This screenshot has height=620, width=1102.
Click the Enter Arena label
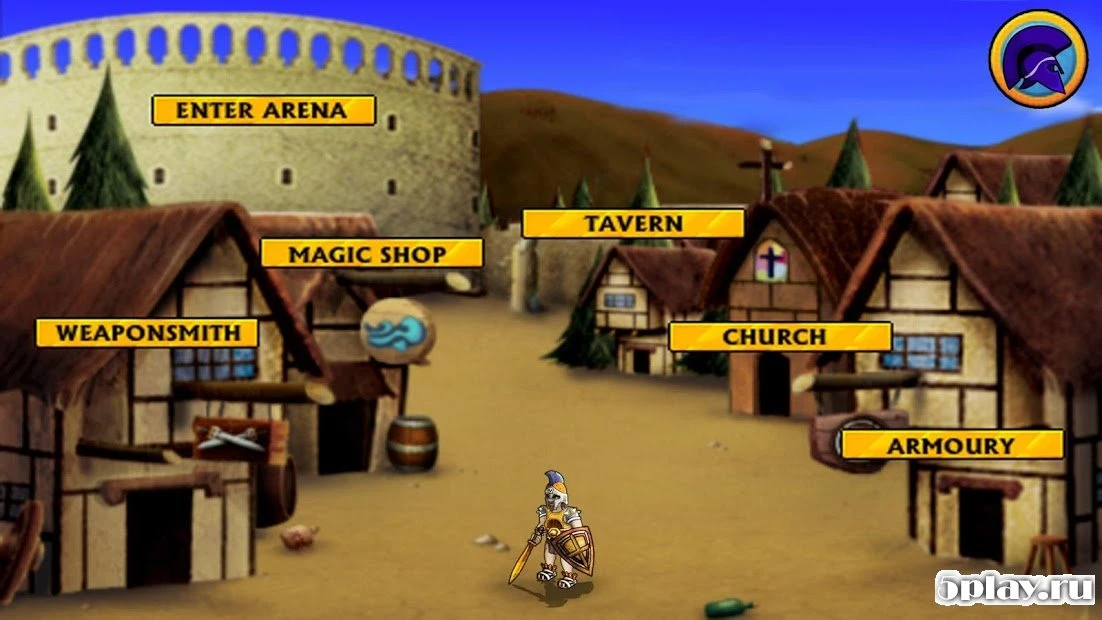click(x=263, y=110)
